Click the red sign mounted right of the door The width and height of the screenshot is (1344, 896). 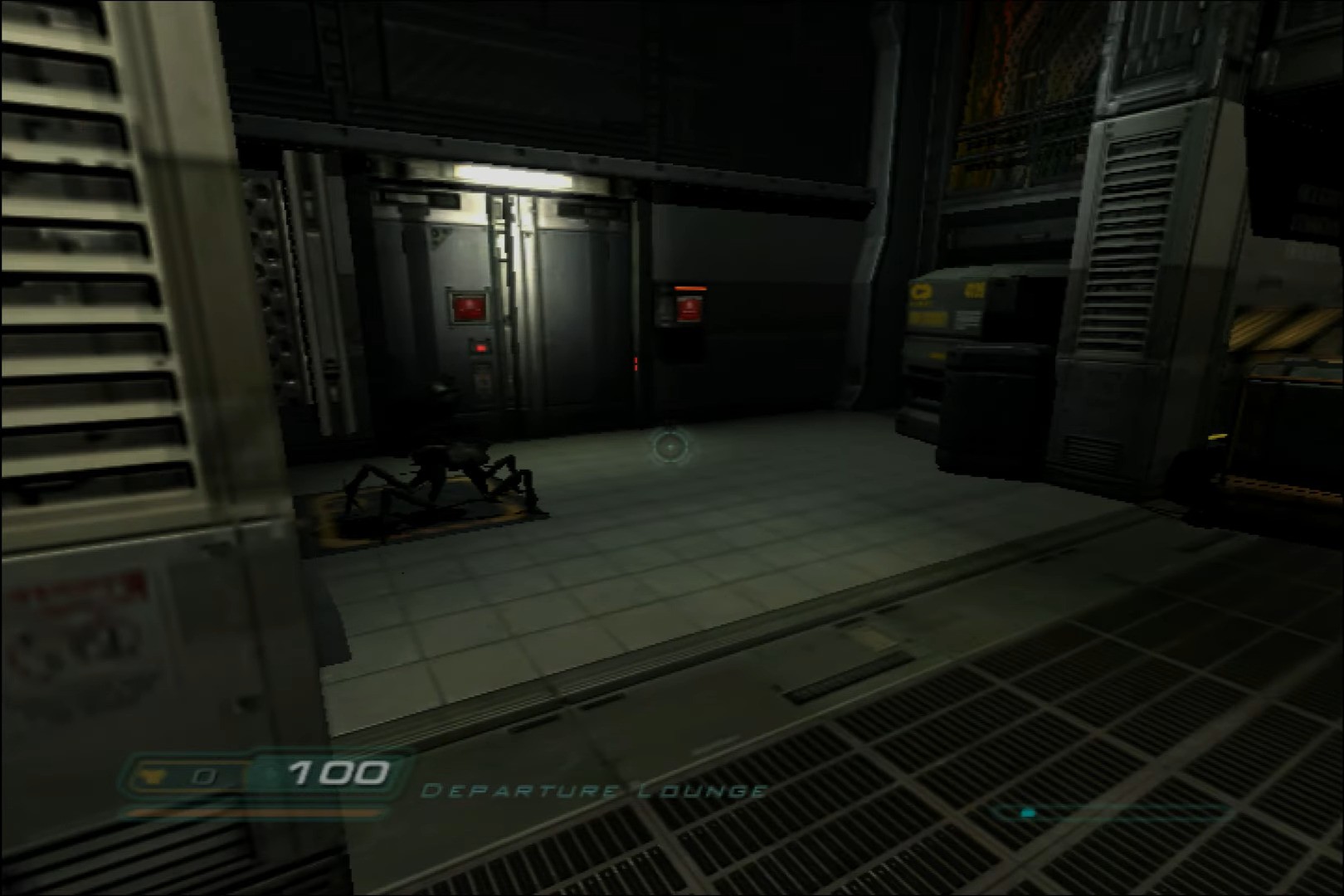coord(689,310)
